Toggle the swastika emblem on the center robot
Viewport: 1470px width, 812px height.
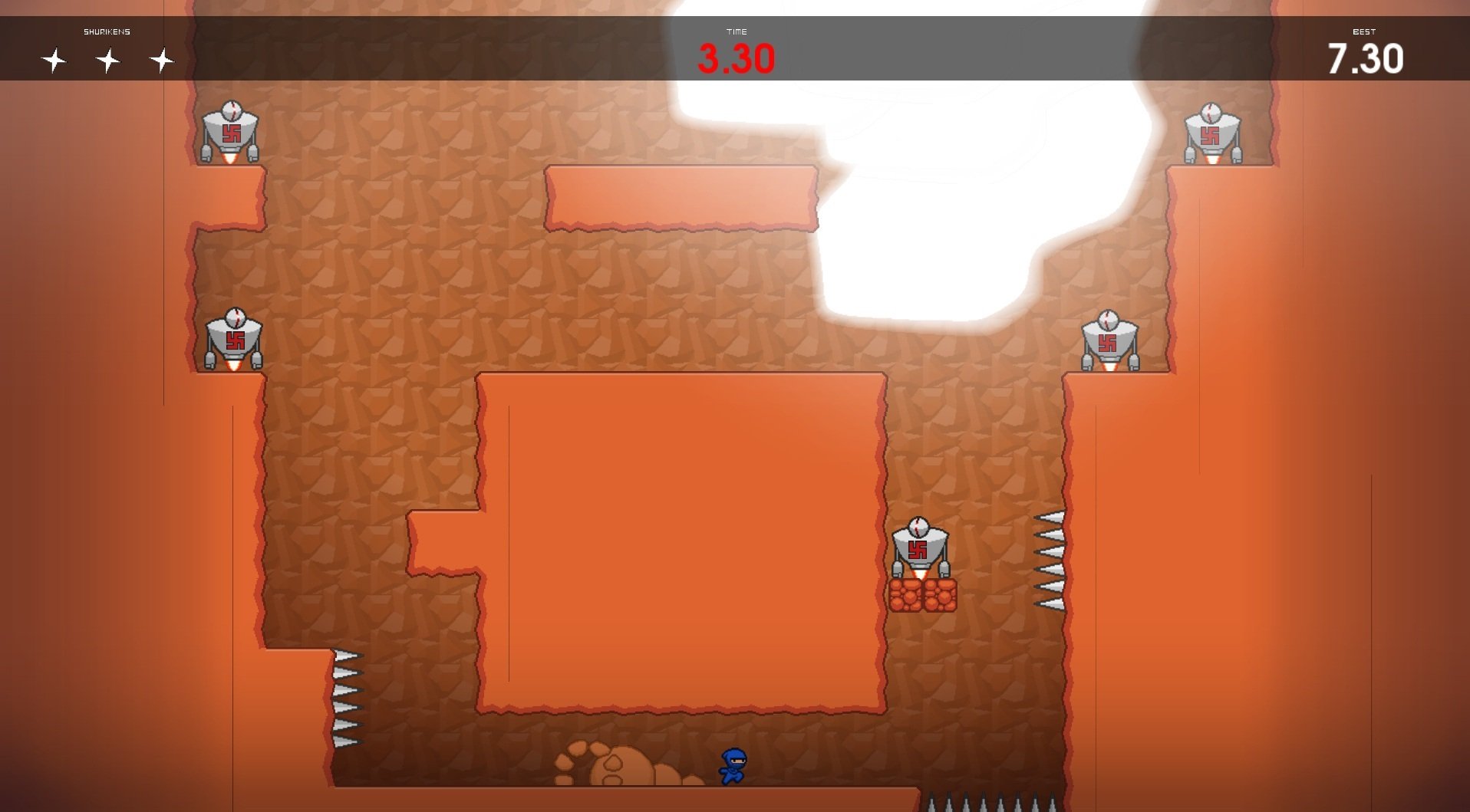[918, 550]
